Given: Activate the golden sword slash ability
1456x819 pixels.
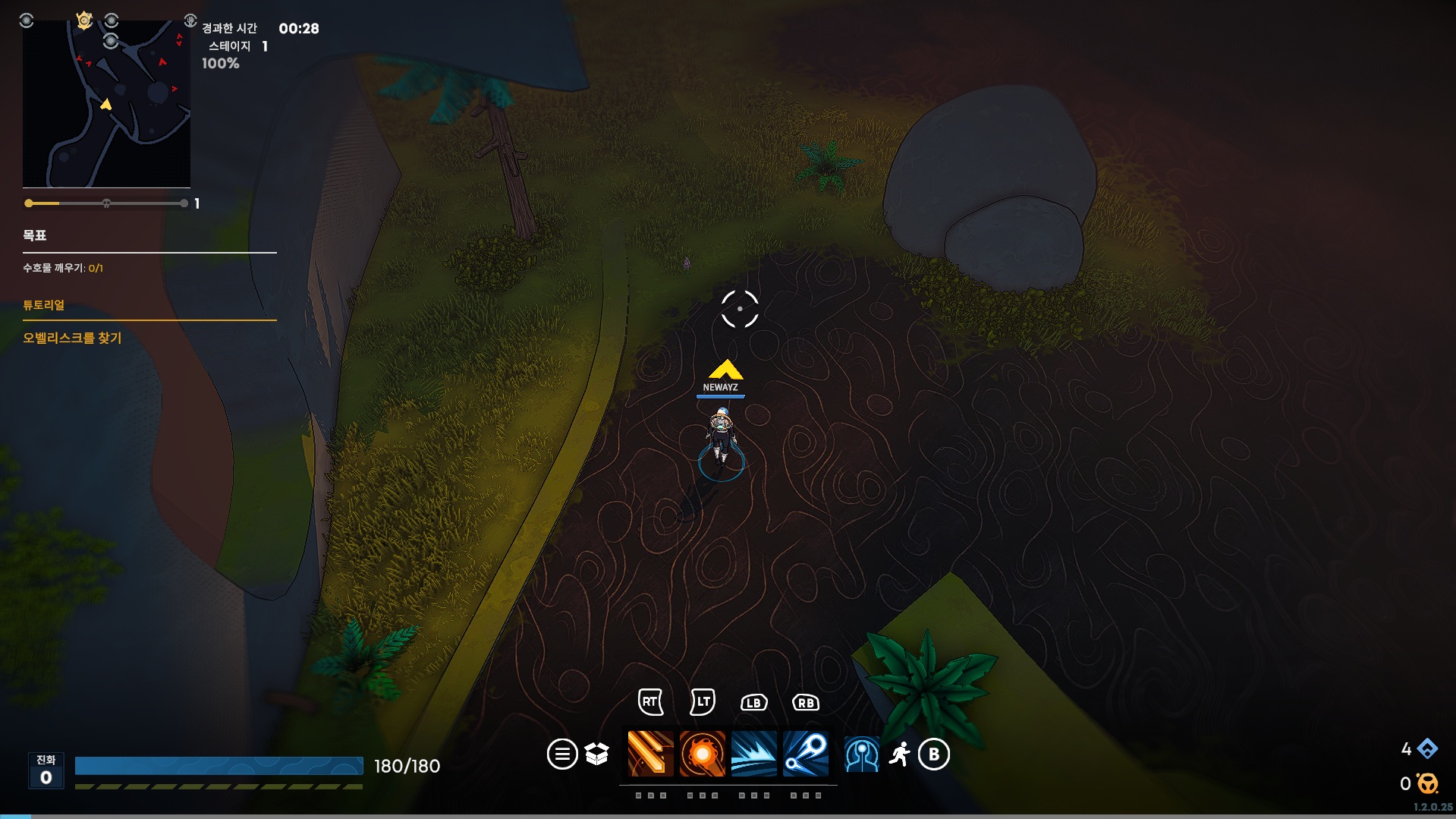Looking at the screenshot, I should point(650,754).
